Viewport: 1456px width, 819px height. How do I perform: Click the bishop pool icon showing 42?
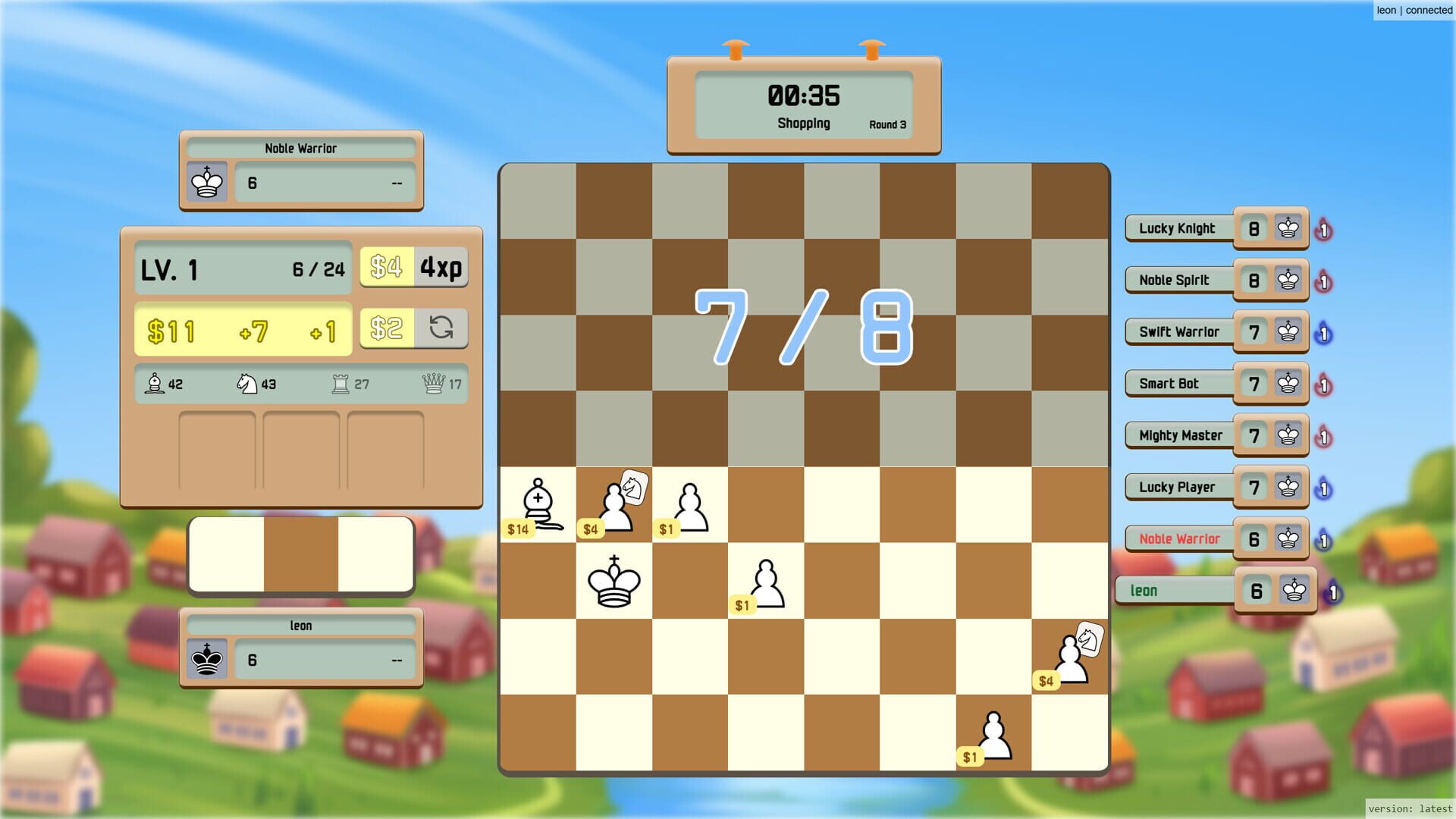[155, 384]
